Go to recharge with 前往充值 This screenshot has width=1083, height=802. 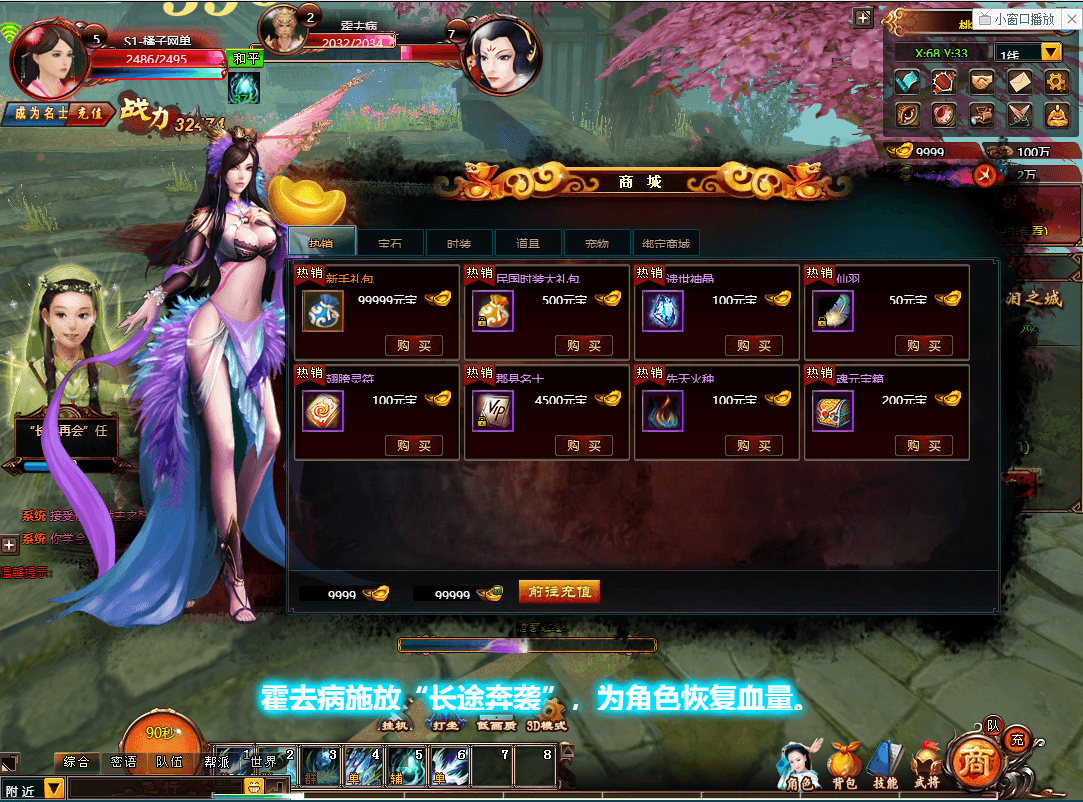(x=559, y=592)
